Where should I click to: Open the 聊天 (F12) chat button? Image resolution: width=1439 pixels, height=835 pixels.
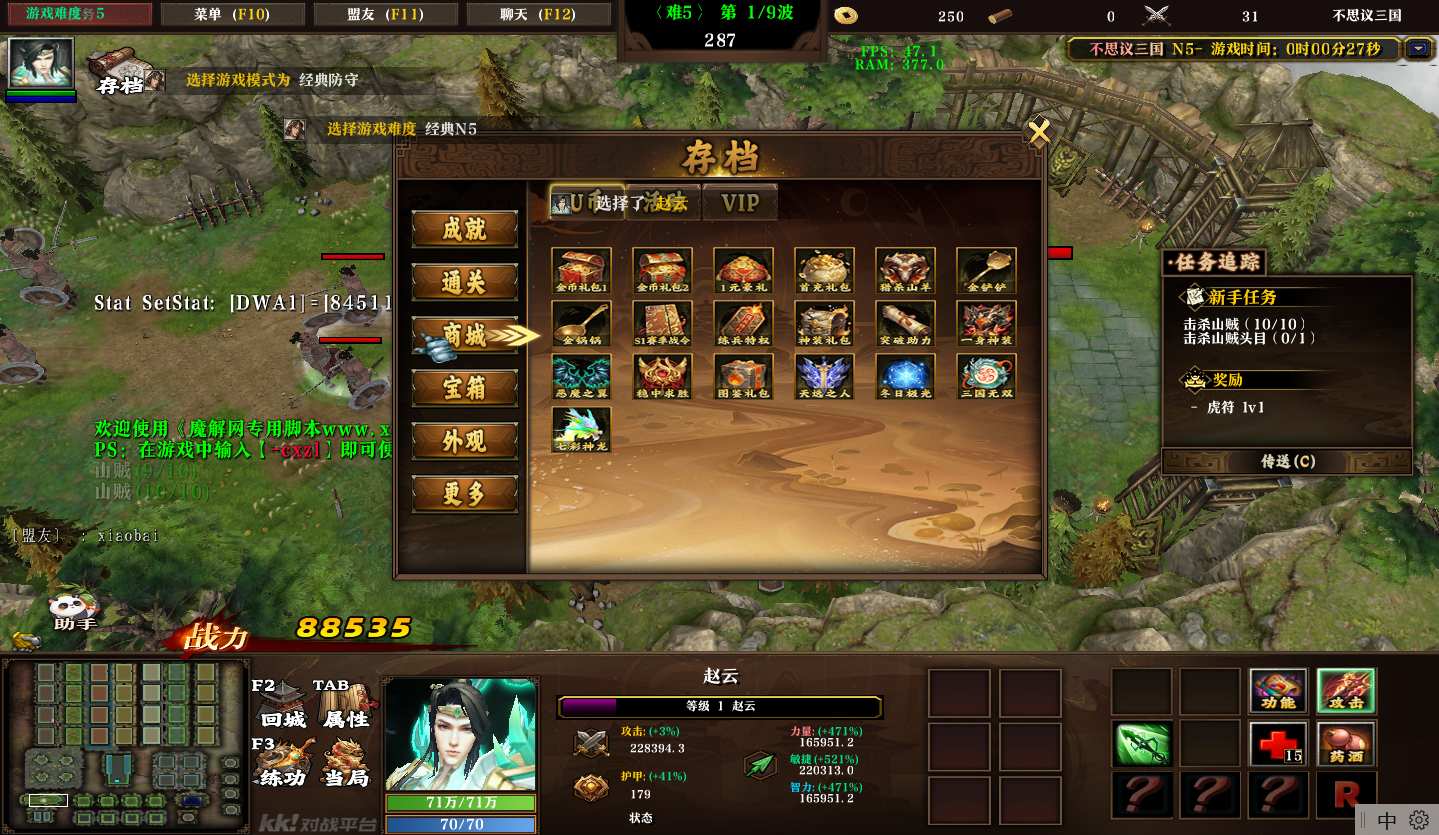coord(537,15)
